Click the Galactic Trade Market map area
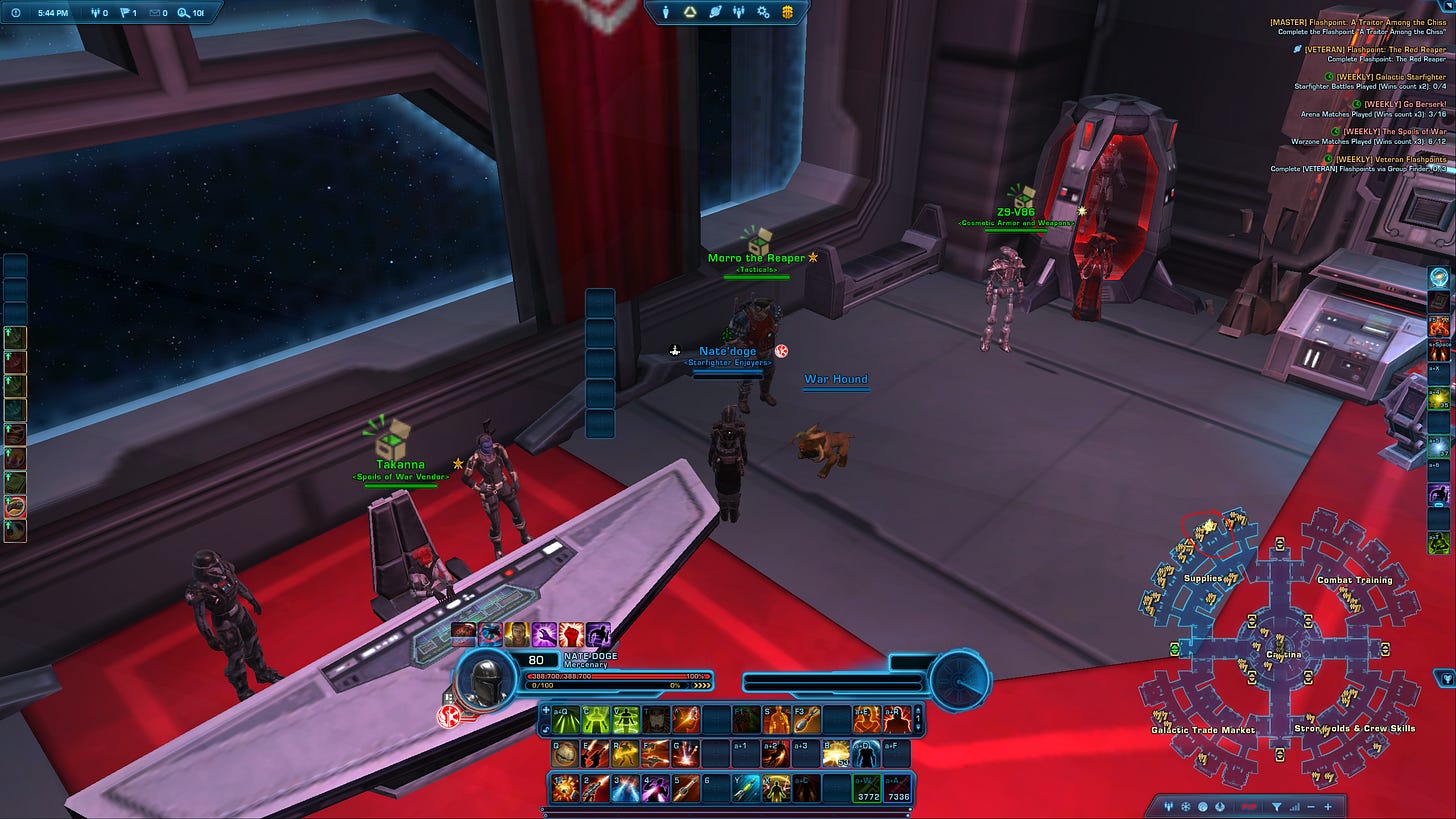Screen dimensions: 1456x819 pos(1203,729)
